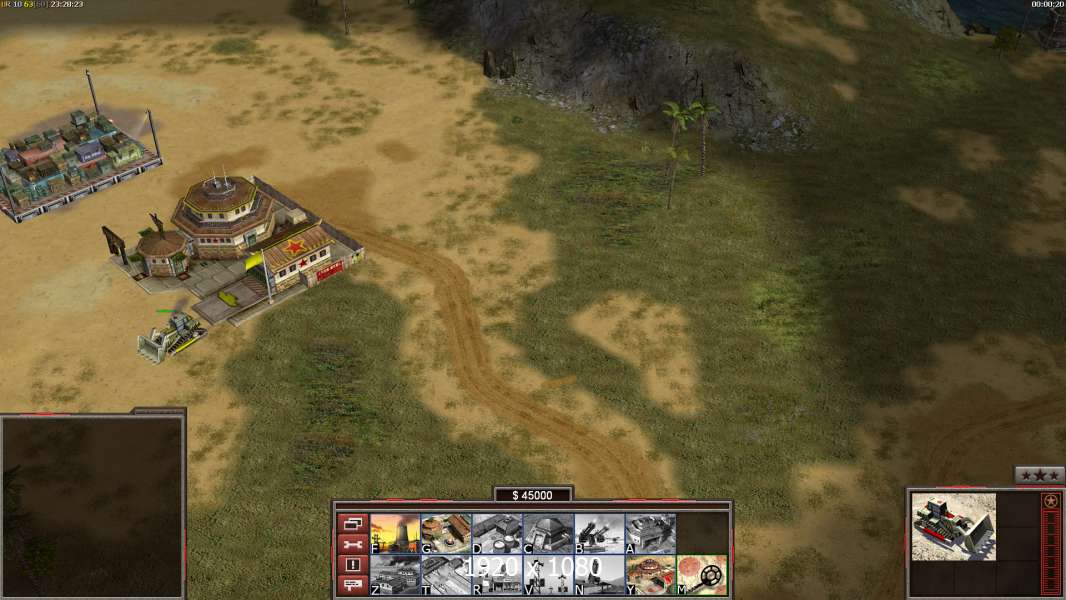
Task: Activate the wrench repair button
Action: coord(352,544)
